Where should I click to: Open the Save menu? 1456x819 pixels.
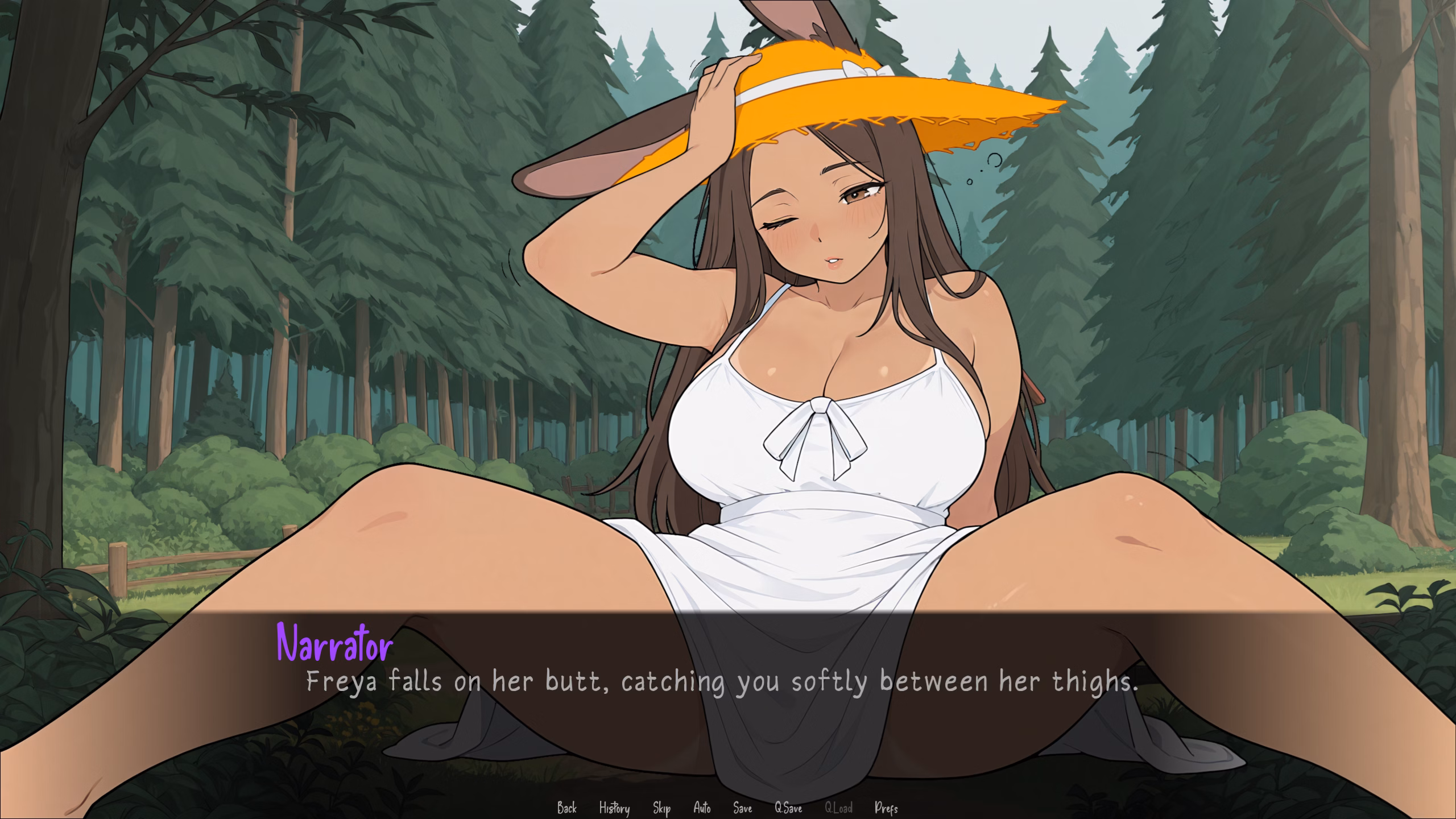tap(742, 808)
